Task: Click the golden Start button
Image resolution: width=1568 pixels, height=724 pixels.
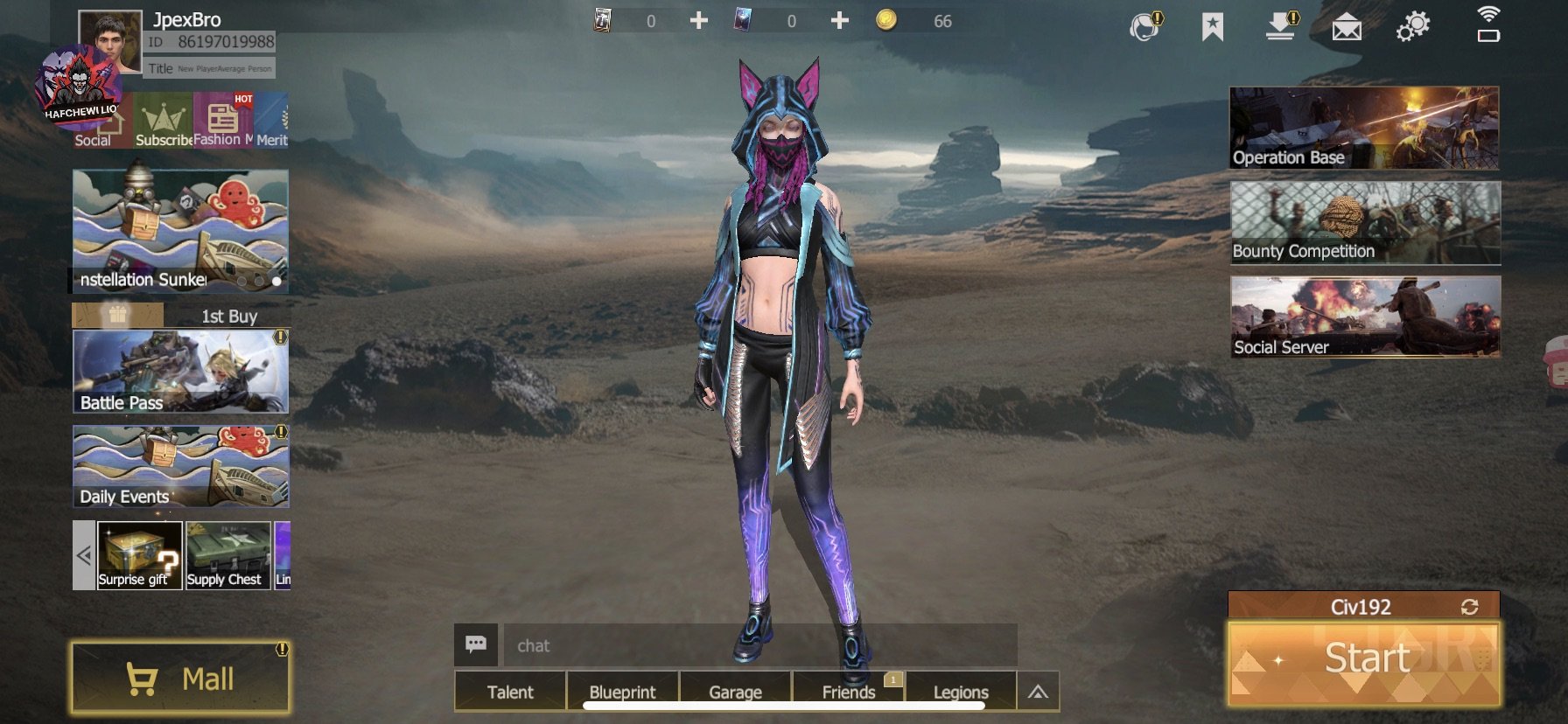Action: (x=1363, y=662)
